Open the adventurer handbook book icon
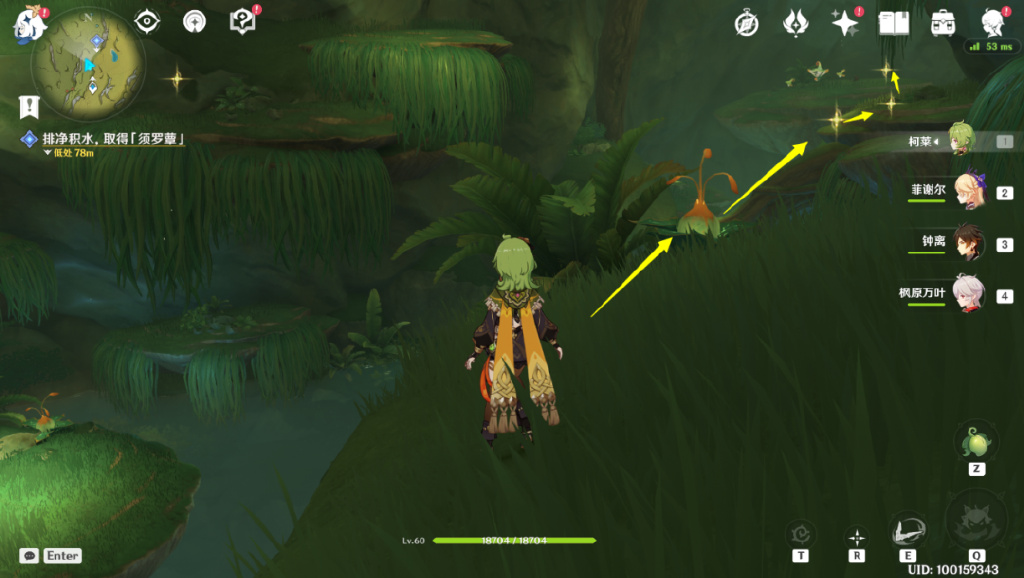 893,23
